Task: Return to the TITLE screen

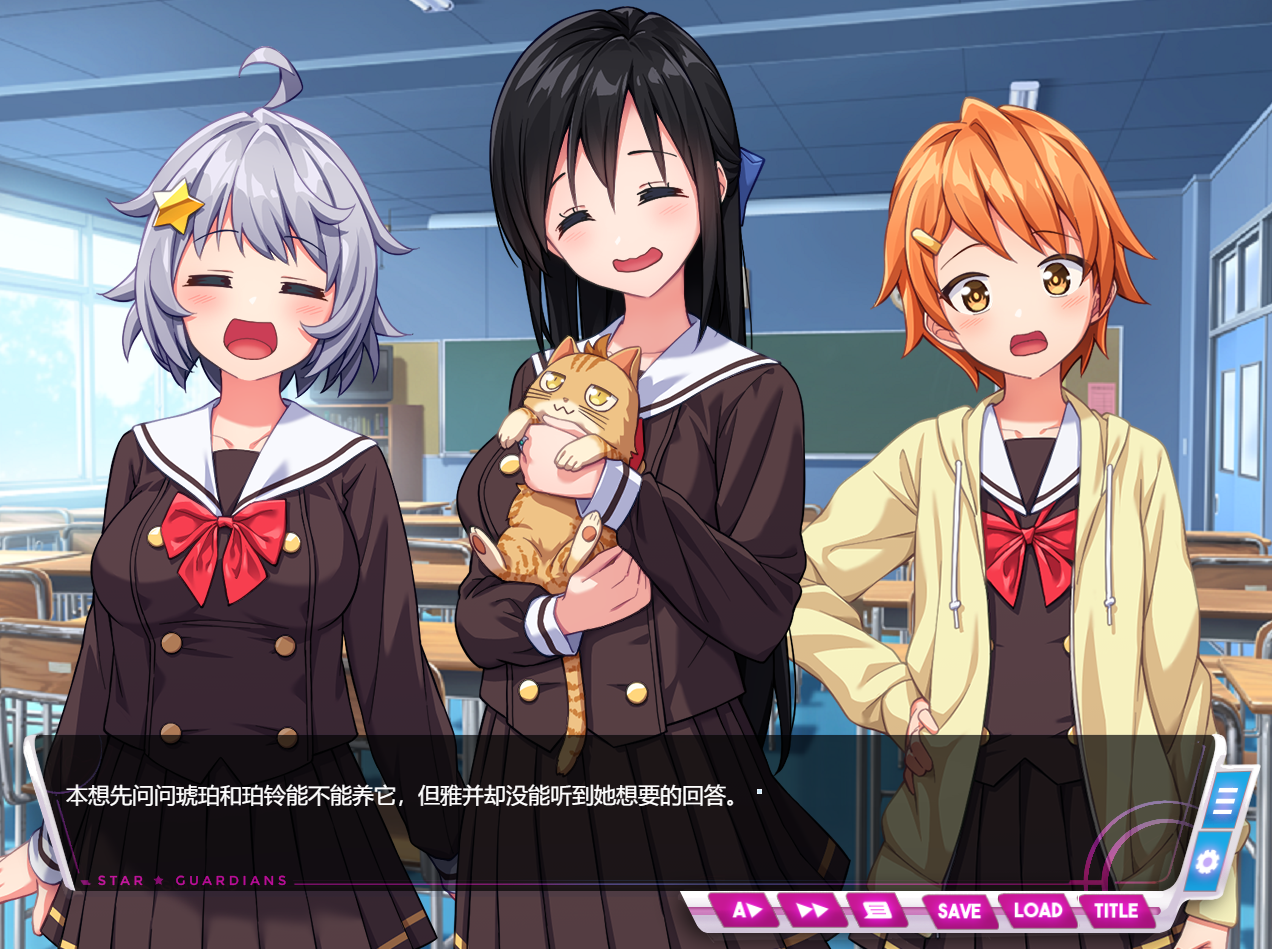Action: [1116, 910]
